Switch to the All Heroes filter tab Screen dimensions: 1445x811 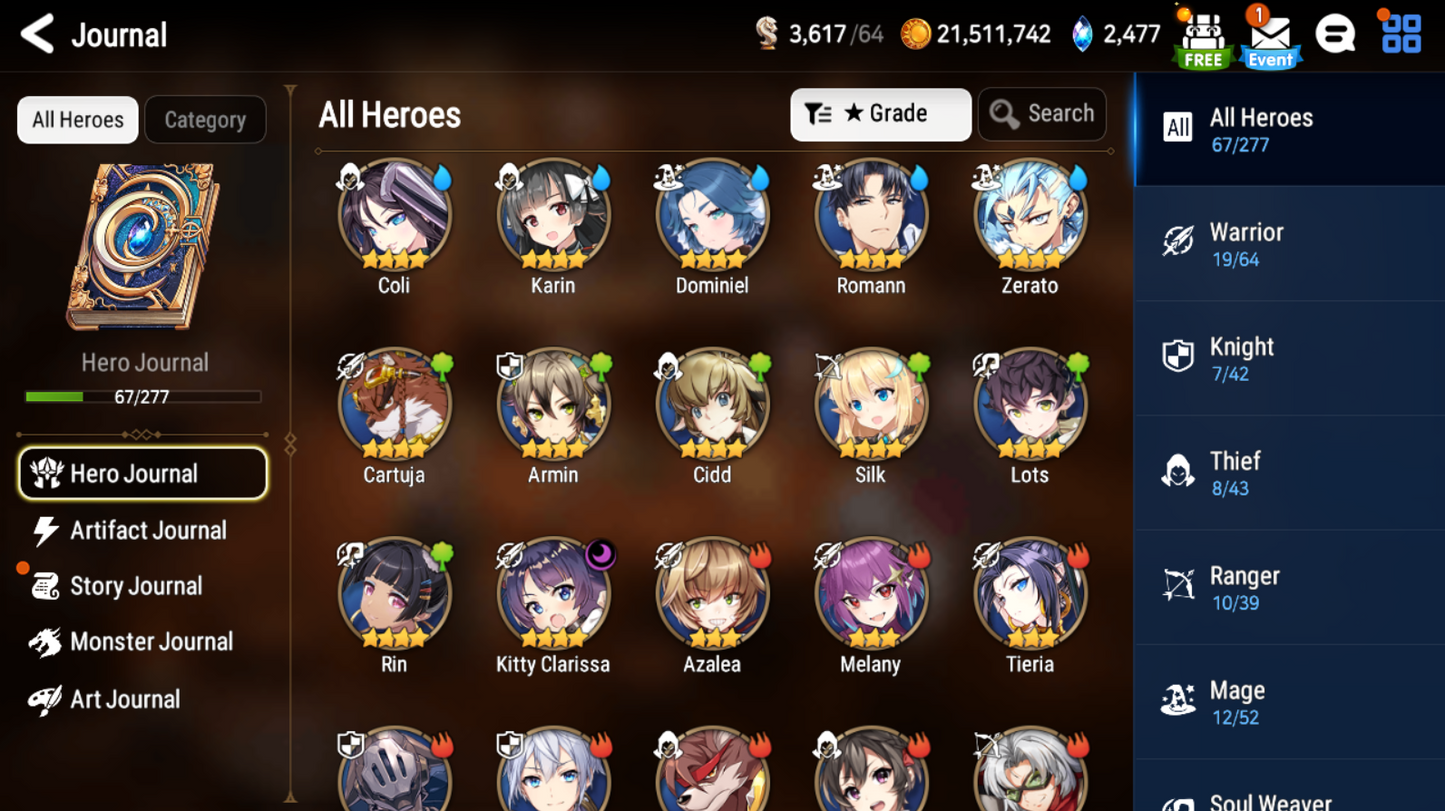[x=77, y=119]
